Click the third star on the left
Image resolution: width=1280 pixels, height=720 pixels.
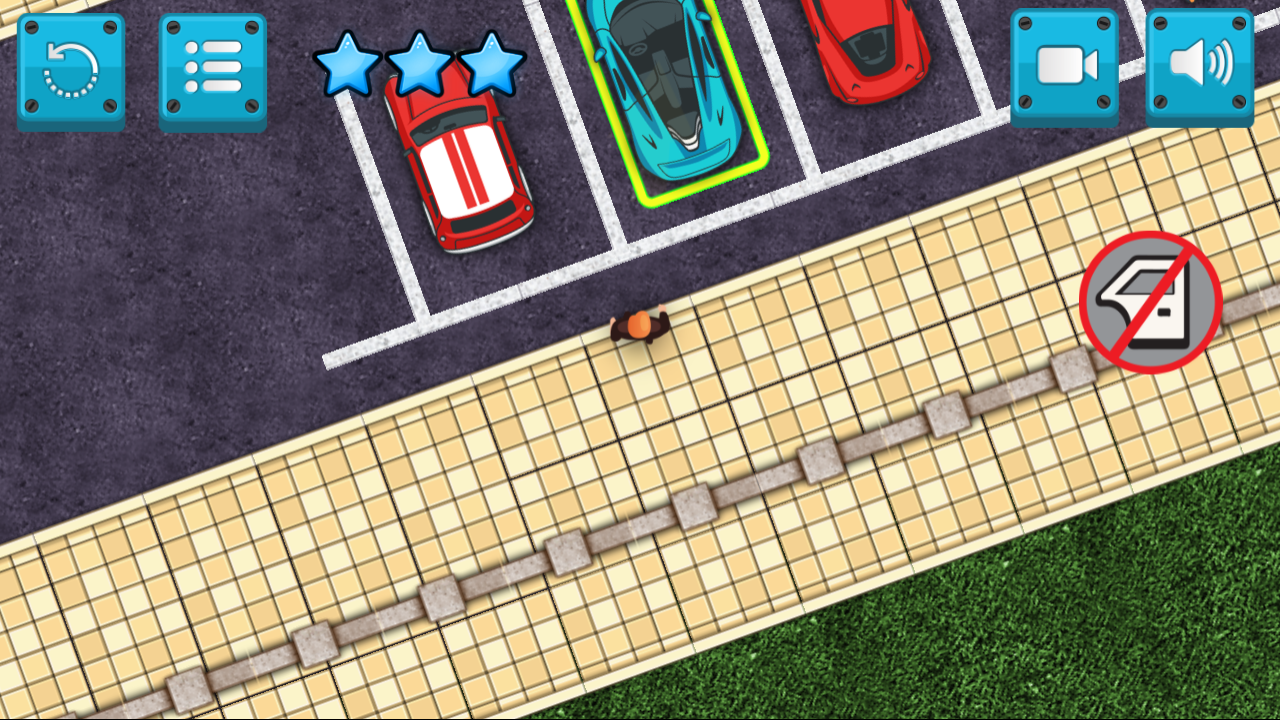pos(490,65)
